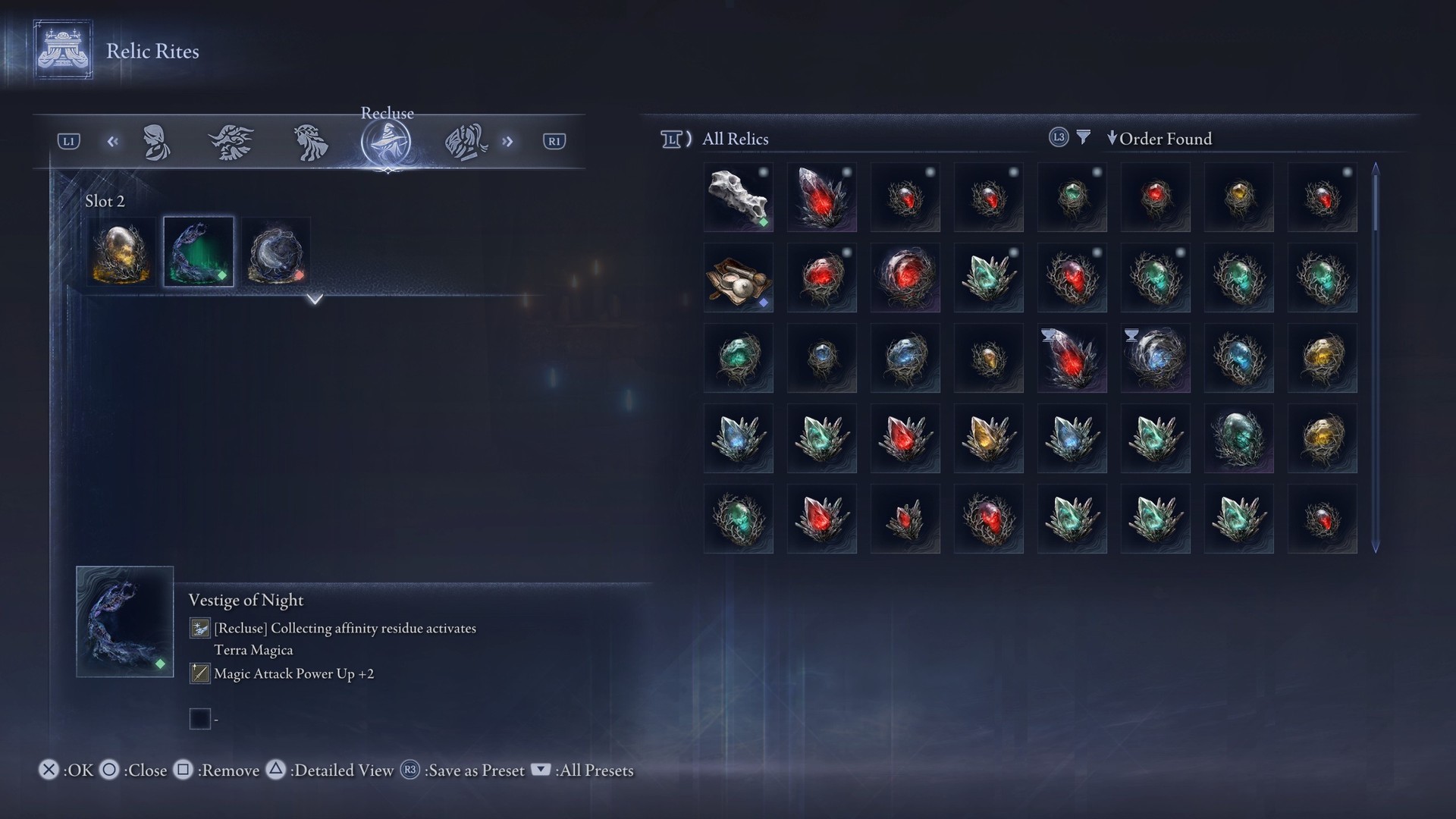The image size is (1456, 819).
Task: Click the relic list scrollbar down arrow
Action: coord(1376,547)
